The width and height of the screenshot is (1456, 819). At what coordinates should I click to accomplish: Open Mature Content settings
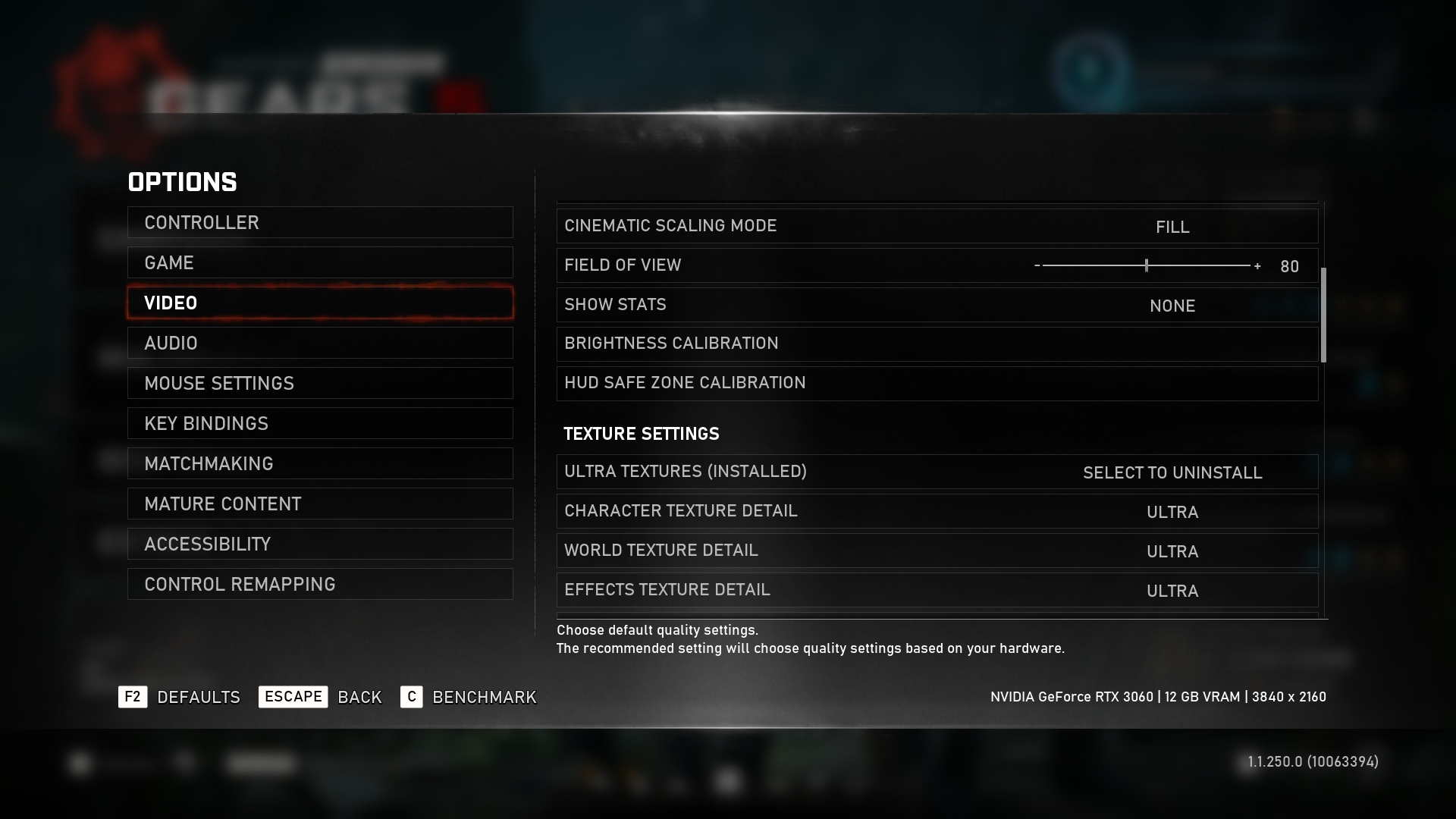320,504
